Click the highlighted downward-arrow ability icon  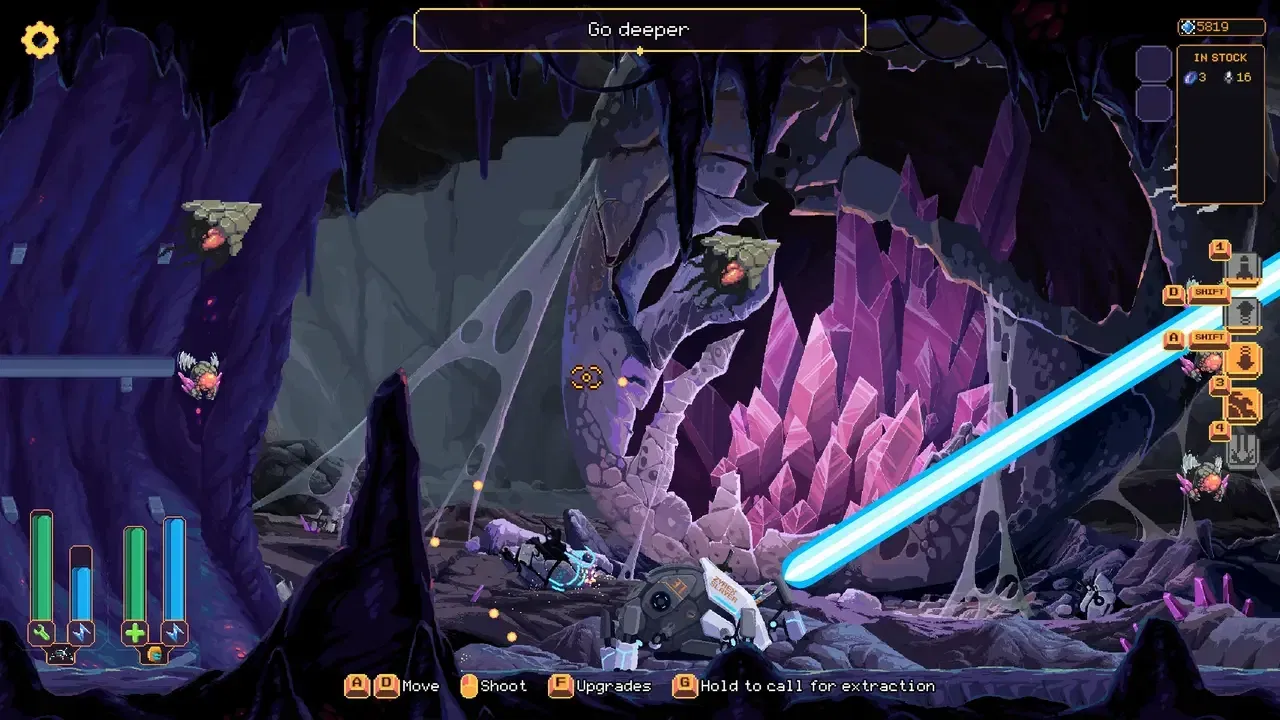pyautogui.click(x=1246, y=359)
